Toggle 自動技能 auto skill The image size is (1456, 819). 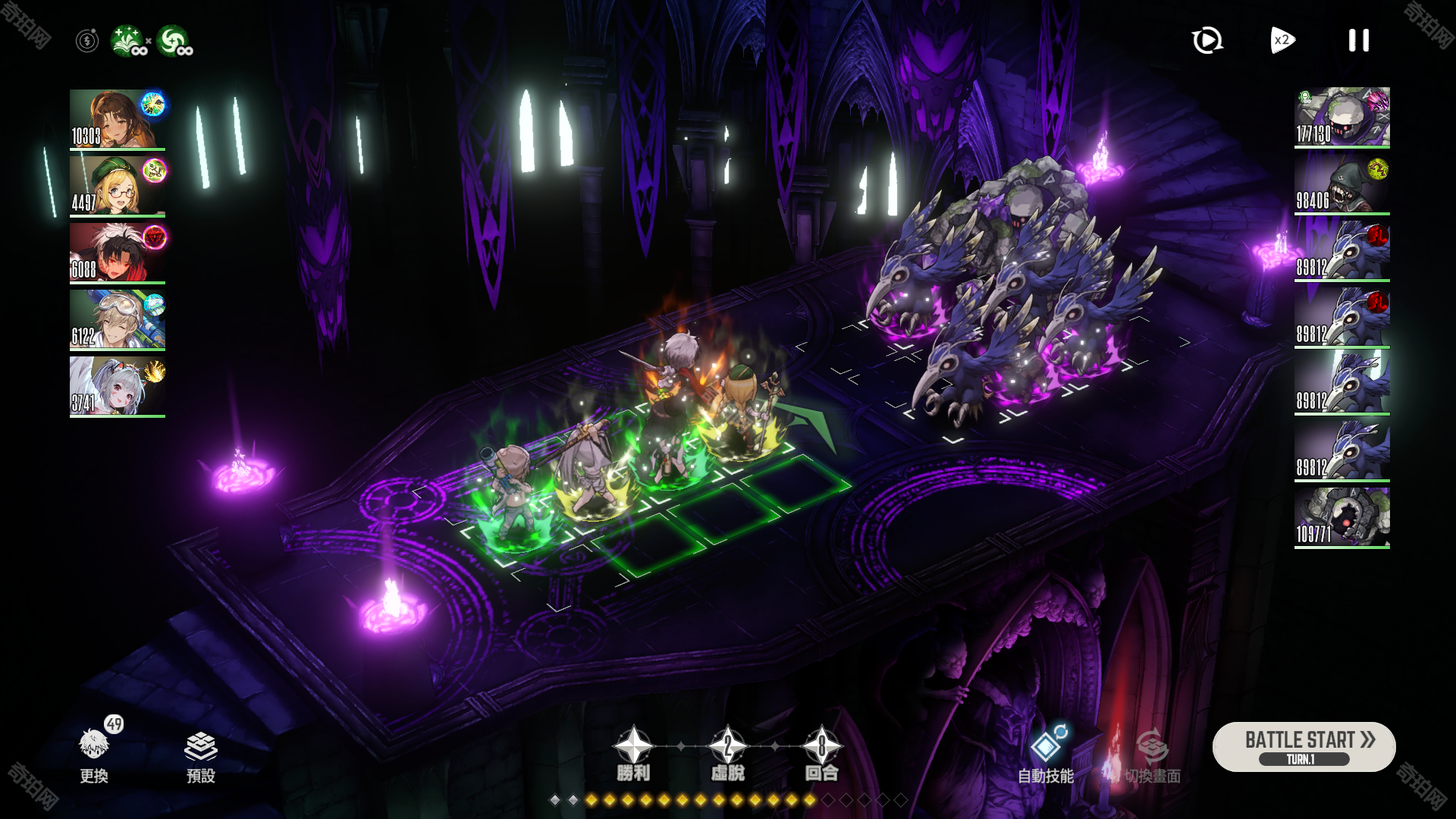click(x=1046, y=754)
